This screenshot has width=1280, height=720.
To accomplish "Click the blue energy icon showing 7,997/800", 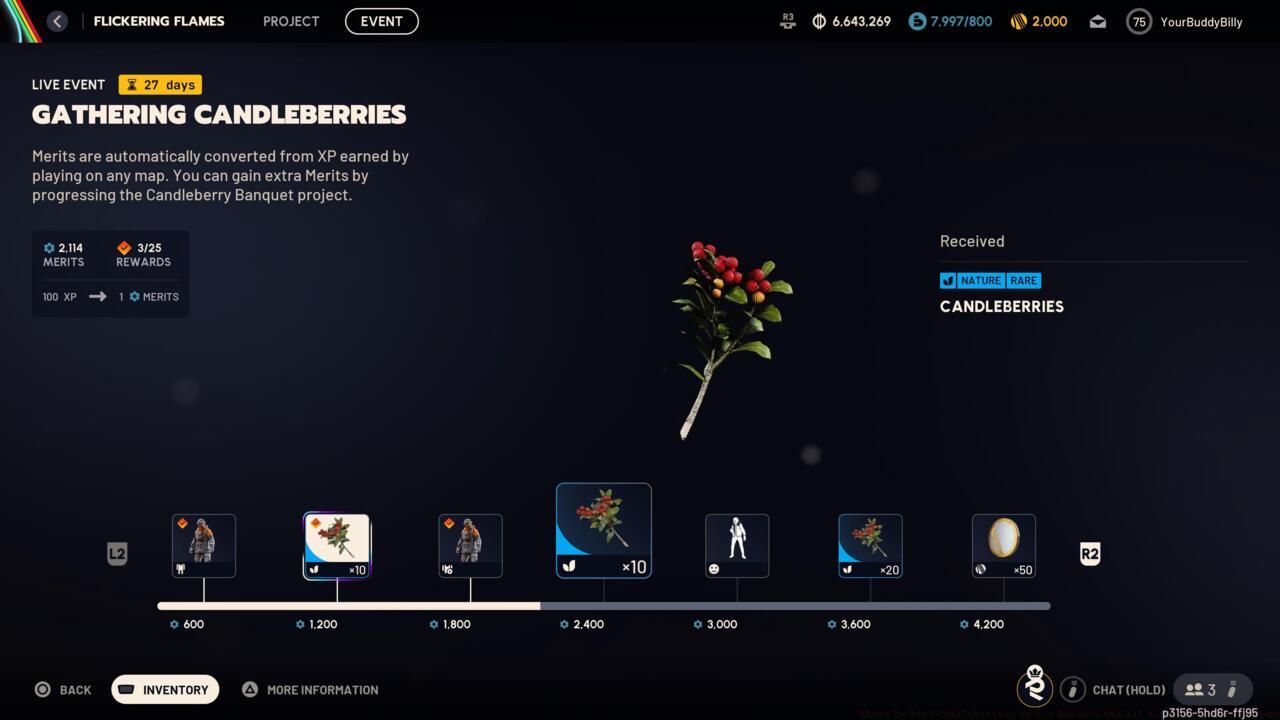I will (x=916, y=21).
